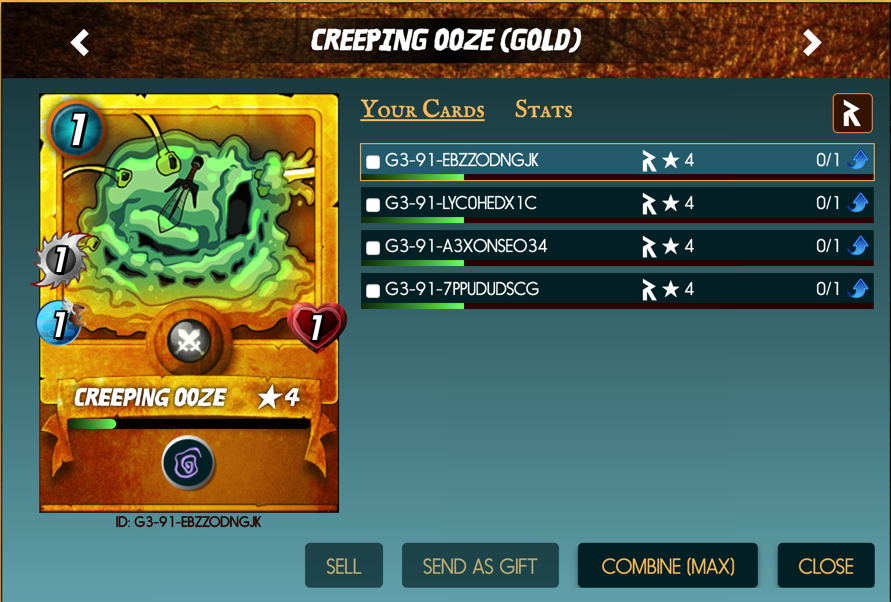Tick the checkbox for card G3-91-A3XONSEO34
The height and width of the screenshot is (602, 891).
click(373, 248)
